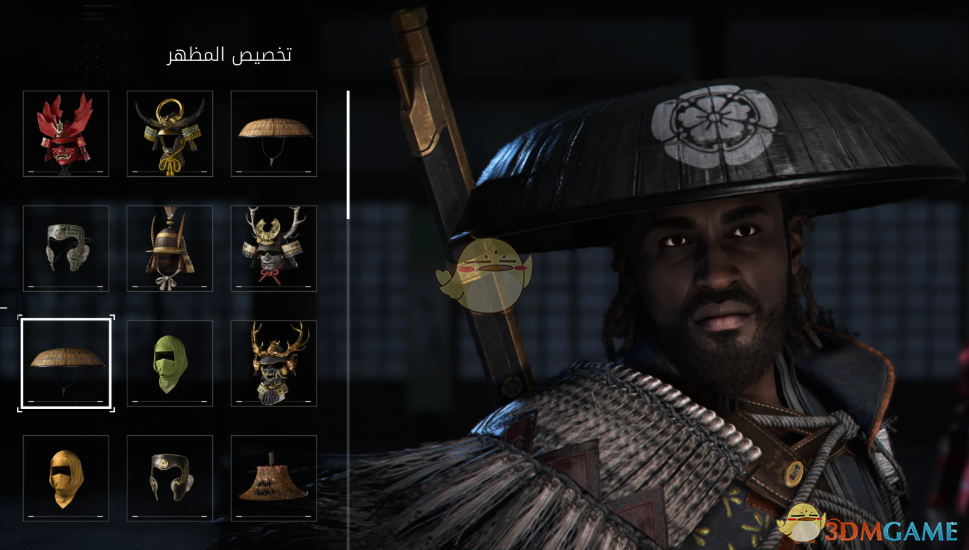Click the highlighted straw hat tile
Screen dimensions: 969x550
[66, 363]
